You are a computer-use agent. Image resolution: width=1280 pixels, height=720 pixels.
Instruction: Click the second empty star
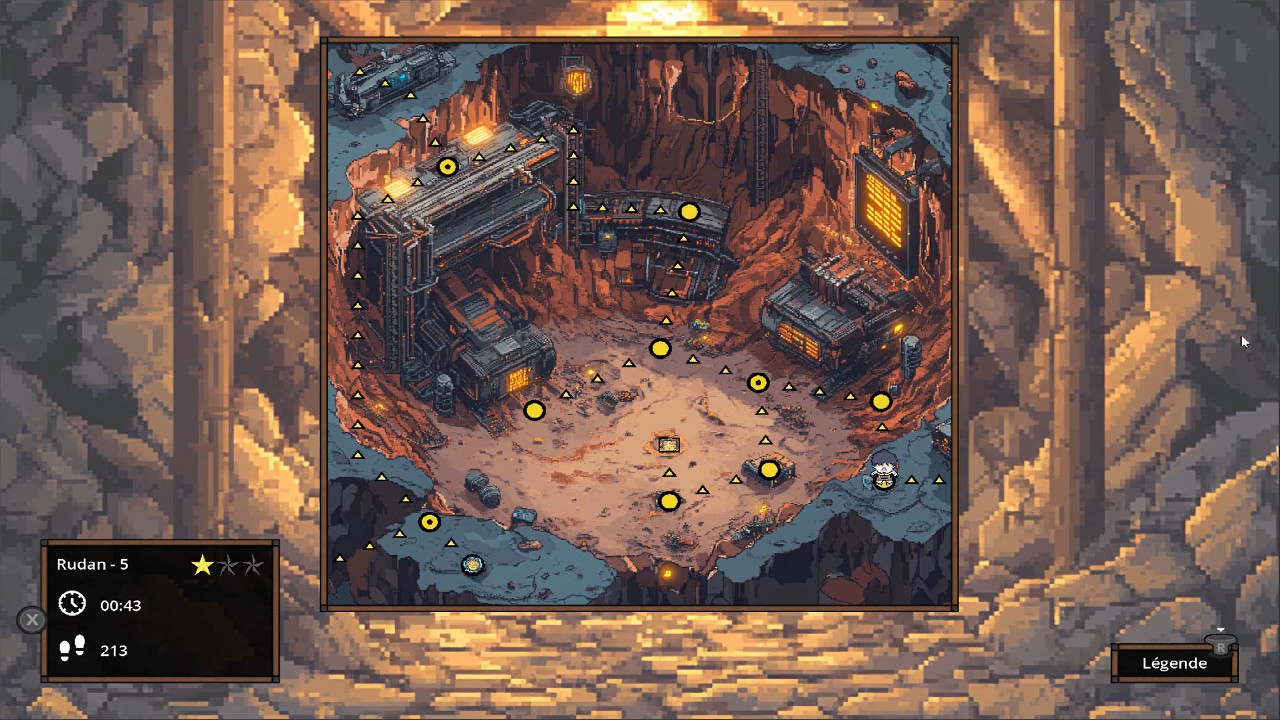click(227, 565)
